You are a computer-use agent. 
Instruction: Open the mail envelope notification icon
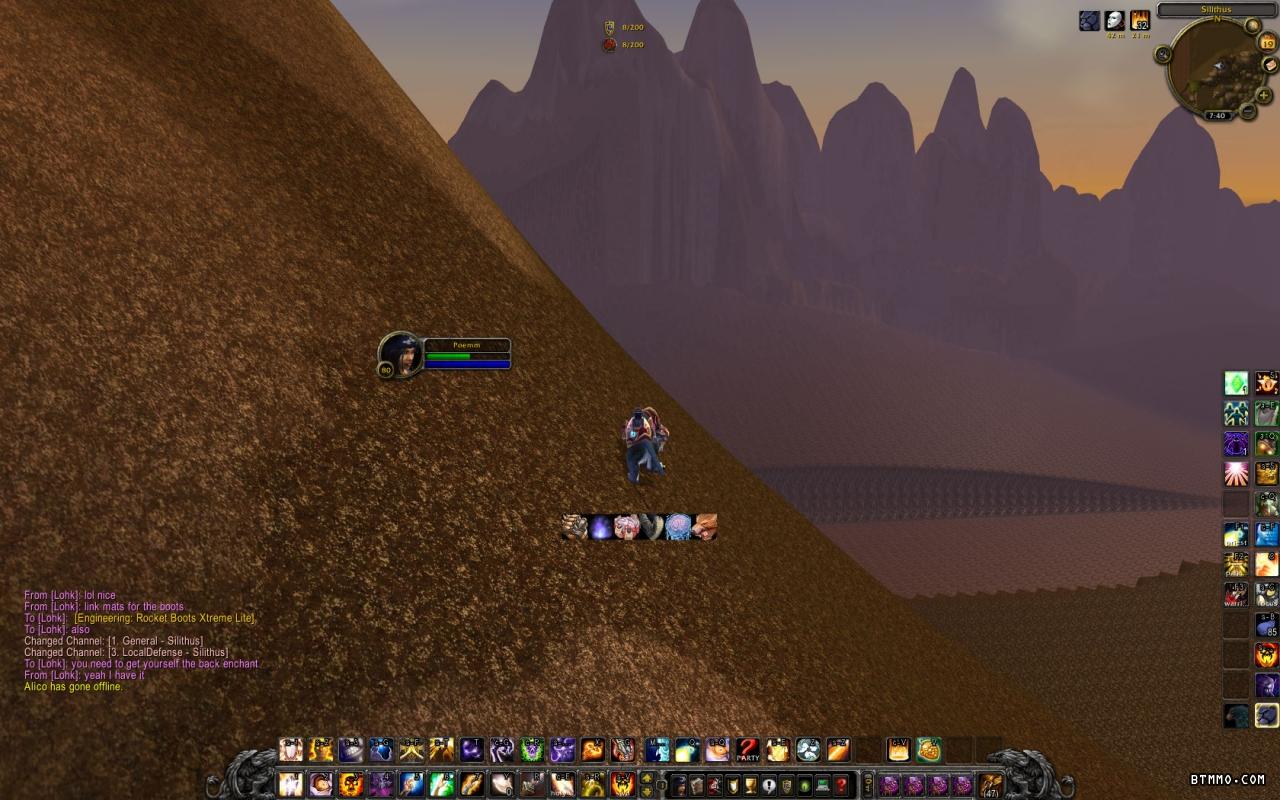[x=1268, y=66]
